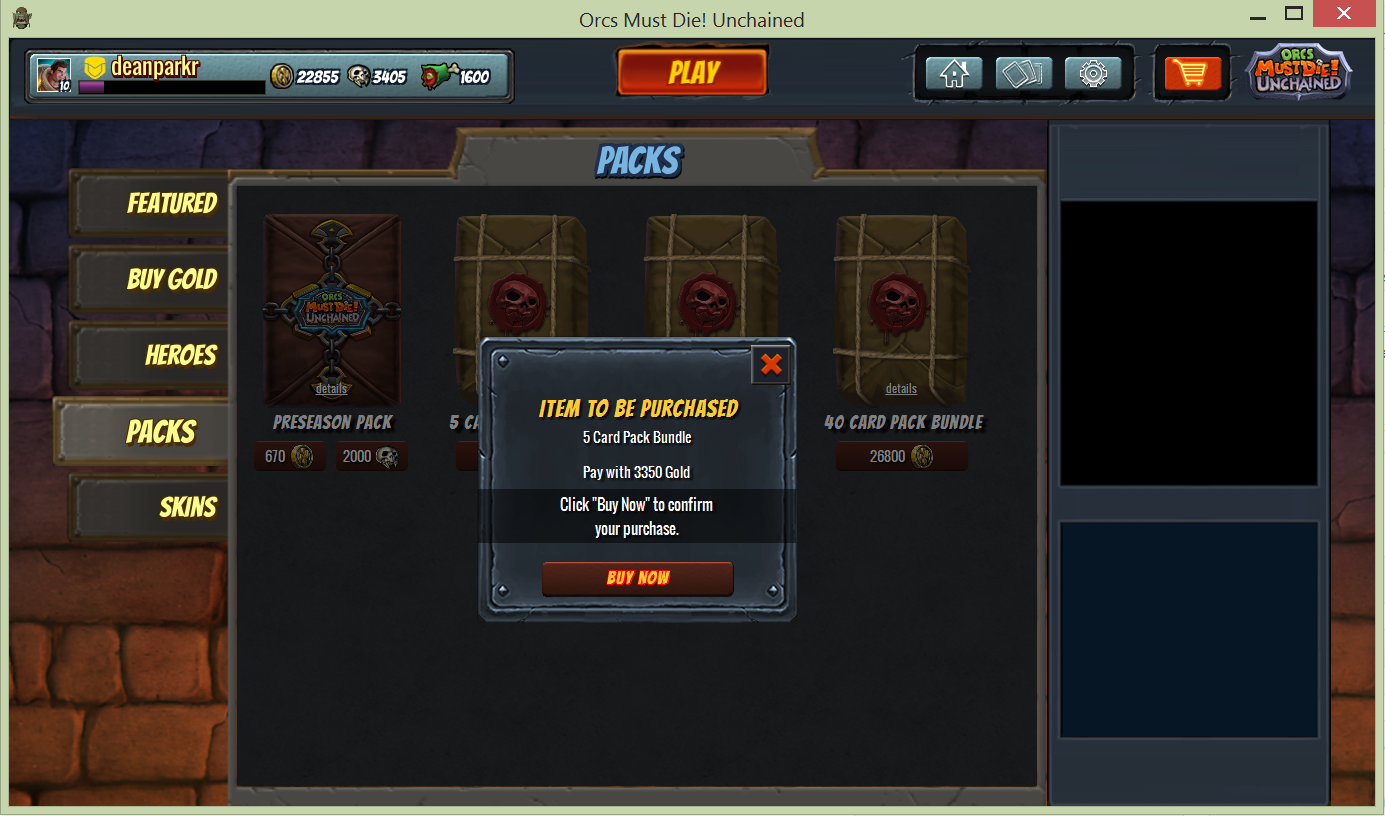View details of the Preseason Pack
The image size is (1385, 816).
point(331,389)
